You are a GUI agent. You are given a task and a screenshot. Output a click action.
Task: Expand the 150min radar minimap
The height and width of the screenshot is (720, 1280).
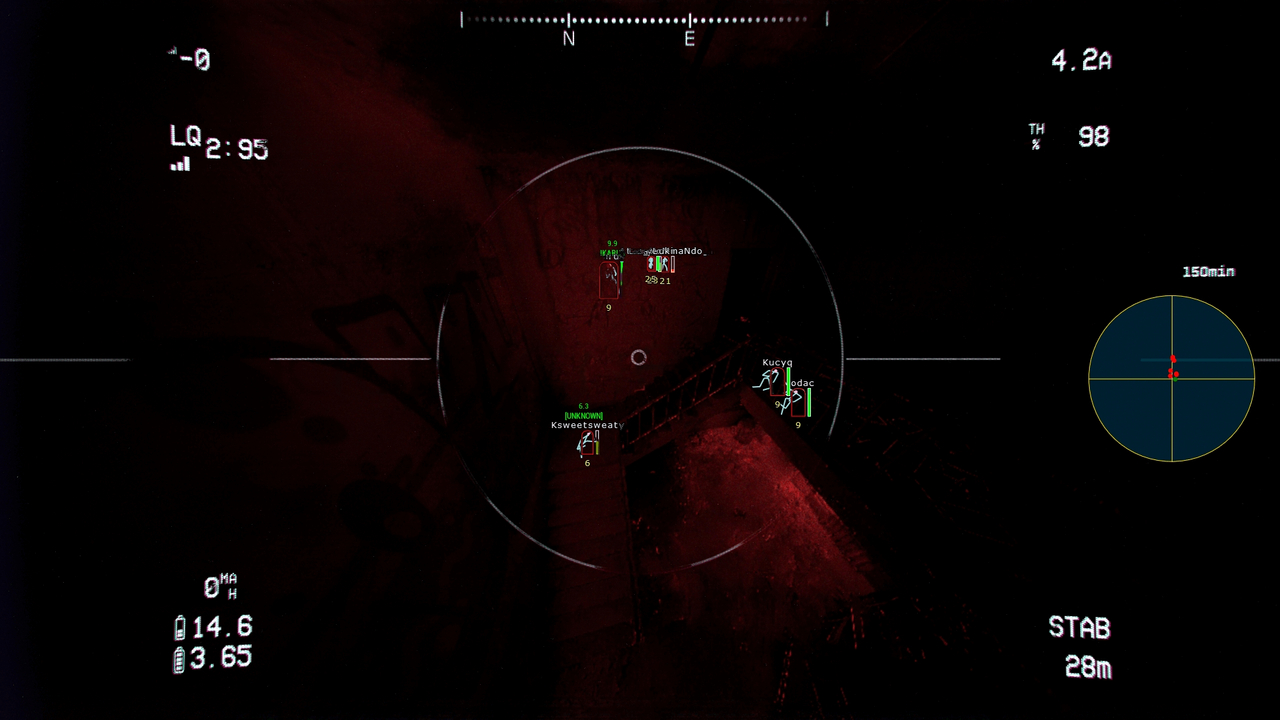[1172, 377]
